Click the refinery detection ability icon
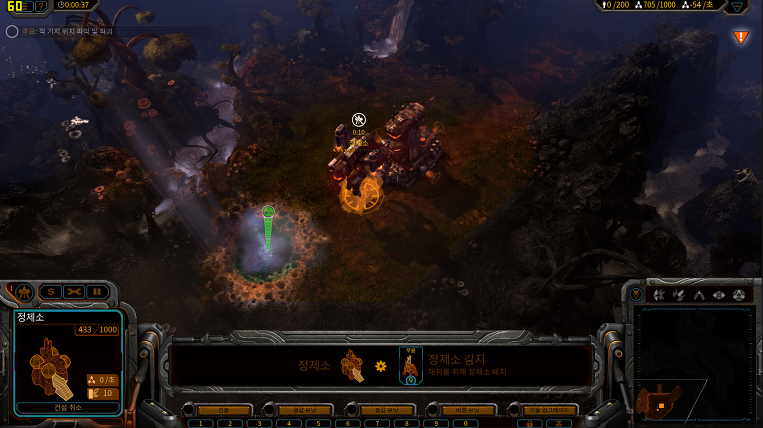The height and width of the screenshot is (428, 763). (x=411, y=364)
